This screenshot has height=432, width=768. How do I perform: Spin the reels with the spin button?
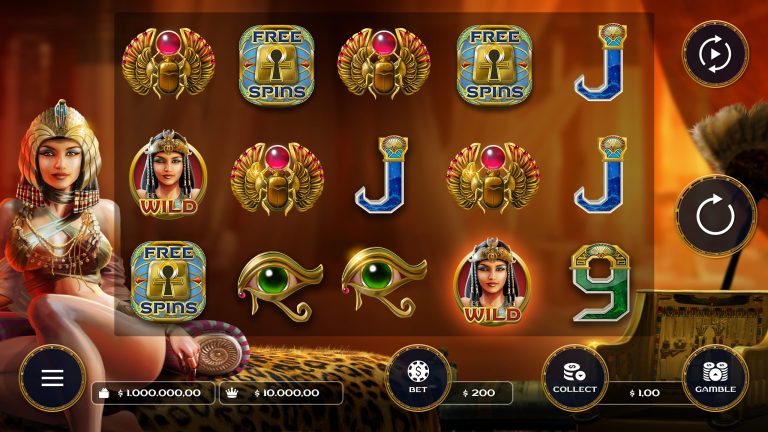coord(715,216)
